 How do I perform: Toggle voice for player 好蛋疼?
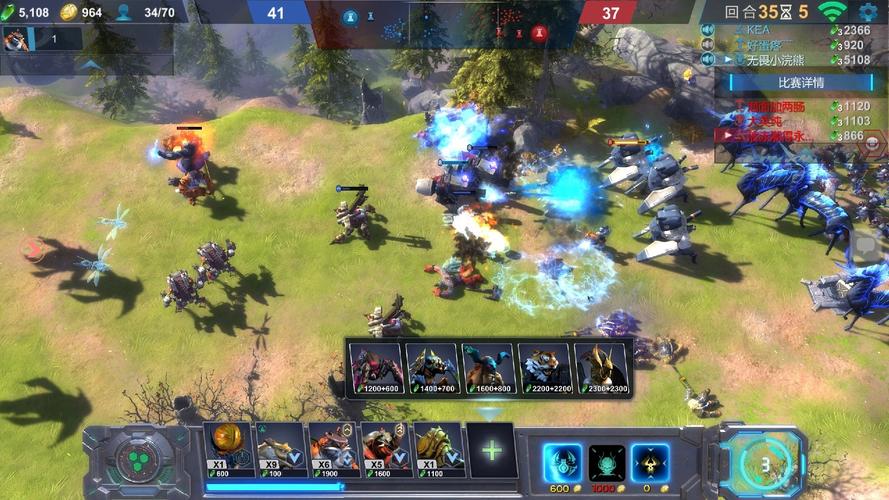tap(707, 45)
